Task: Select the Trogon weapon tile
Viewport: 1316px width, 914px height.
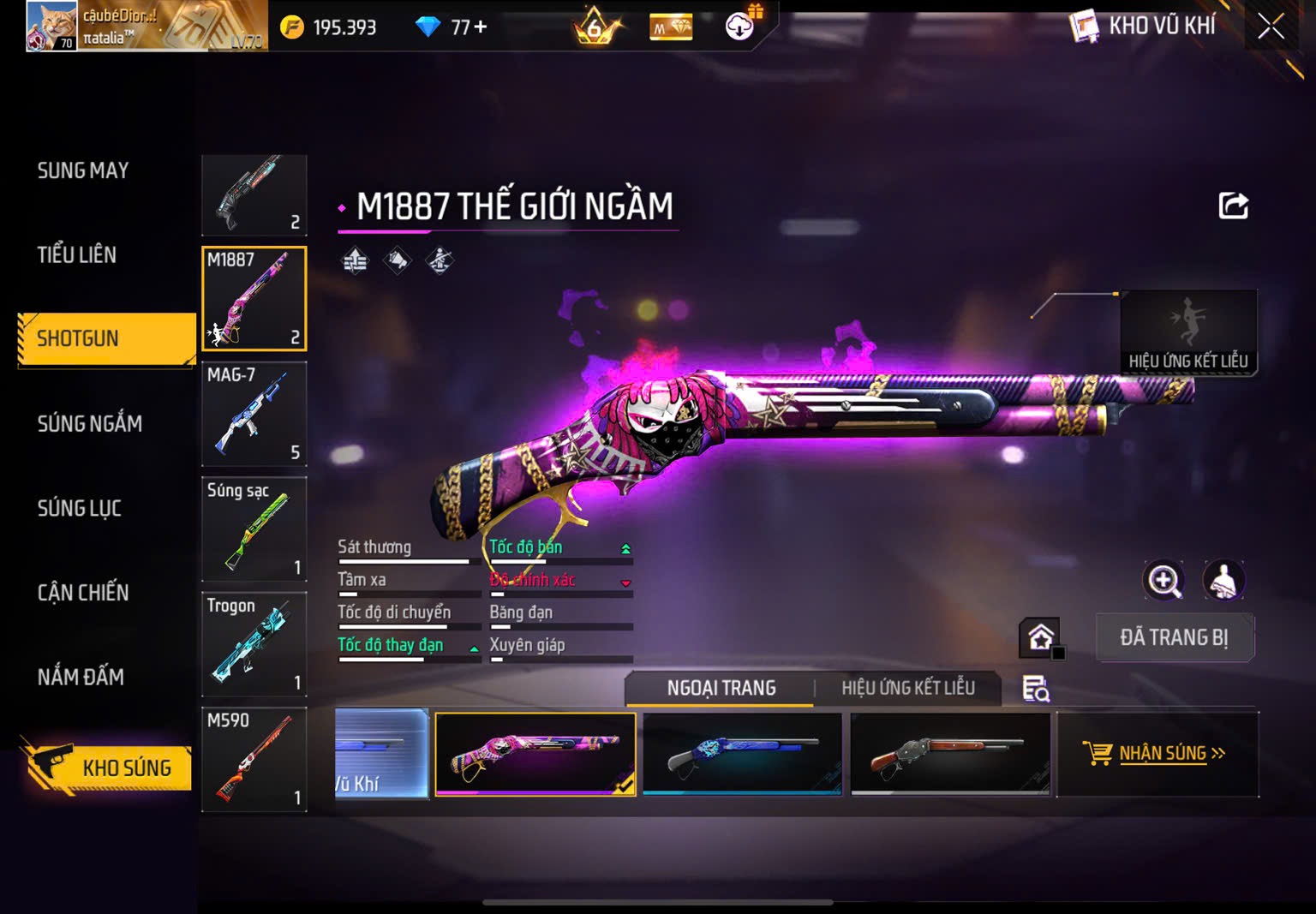Action: [x=254, y=644]
